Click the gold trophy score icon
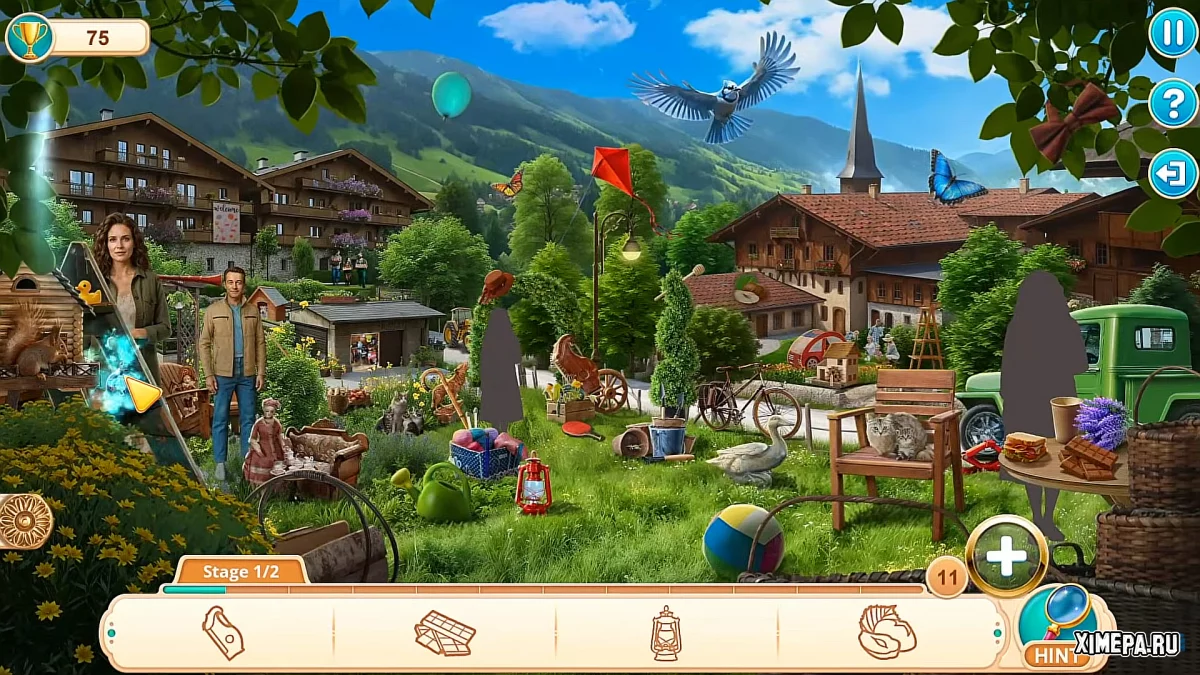Image resolution: width=1200 pixels, height=675 pixels. click(x=29, y=38)
